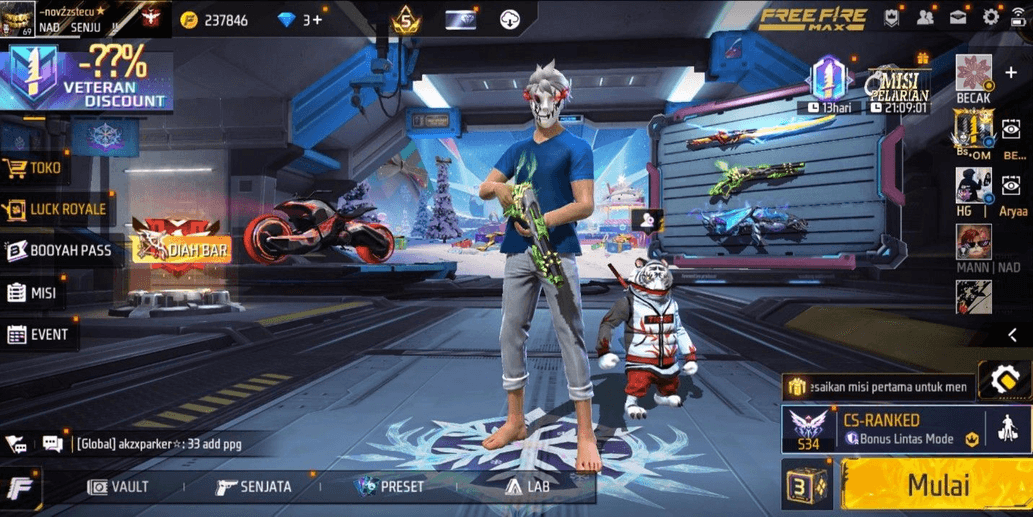Viewport: 1033px width, 517px height.
Task: Change game mode from CS-Ranked
Action: (x=880, y=429)
